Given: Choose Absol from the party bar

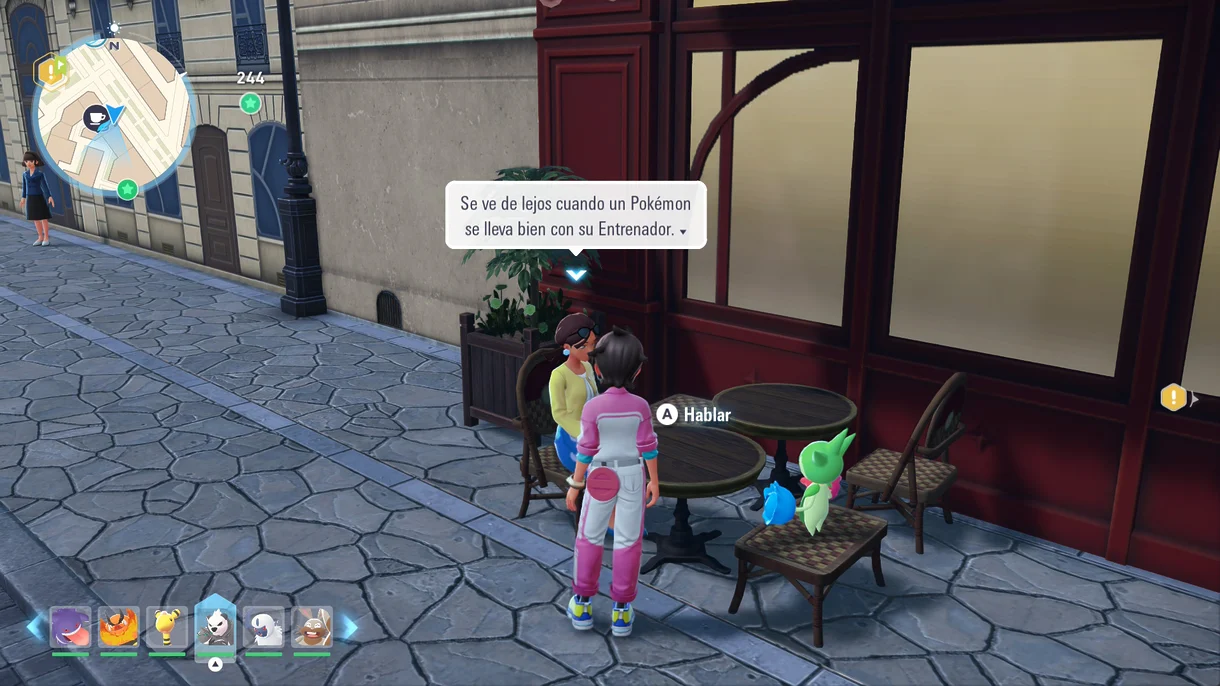Looking at the screenshot, I should coord(264,627).
